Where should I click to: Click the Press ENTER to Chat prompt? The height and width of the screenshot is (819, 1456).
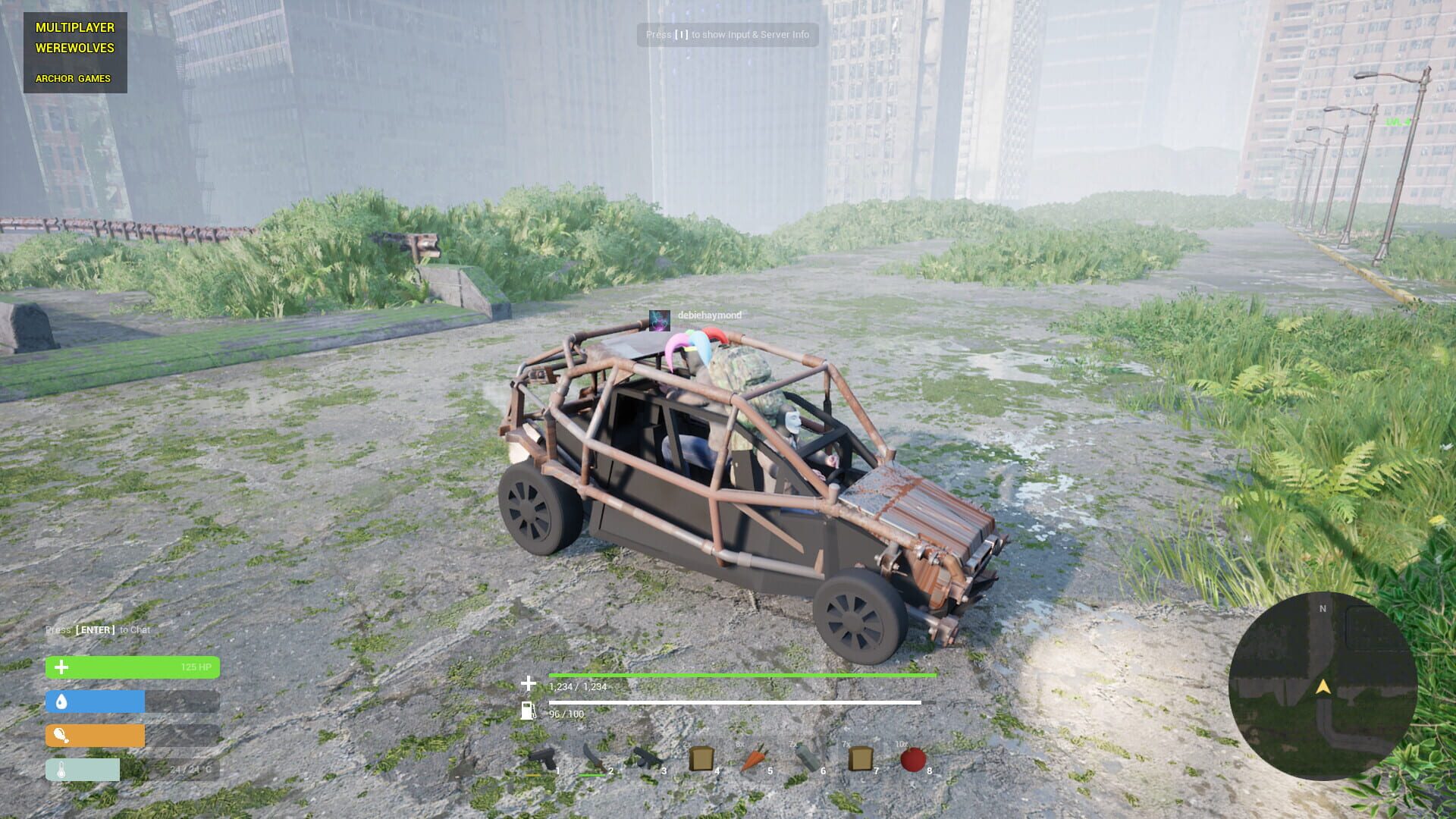pyautogui.click(x=97, y=629)
